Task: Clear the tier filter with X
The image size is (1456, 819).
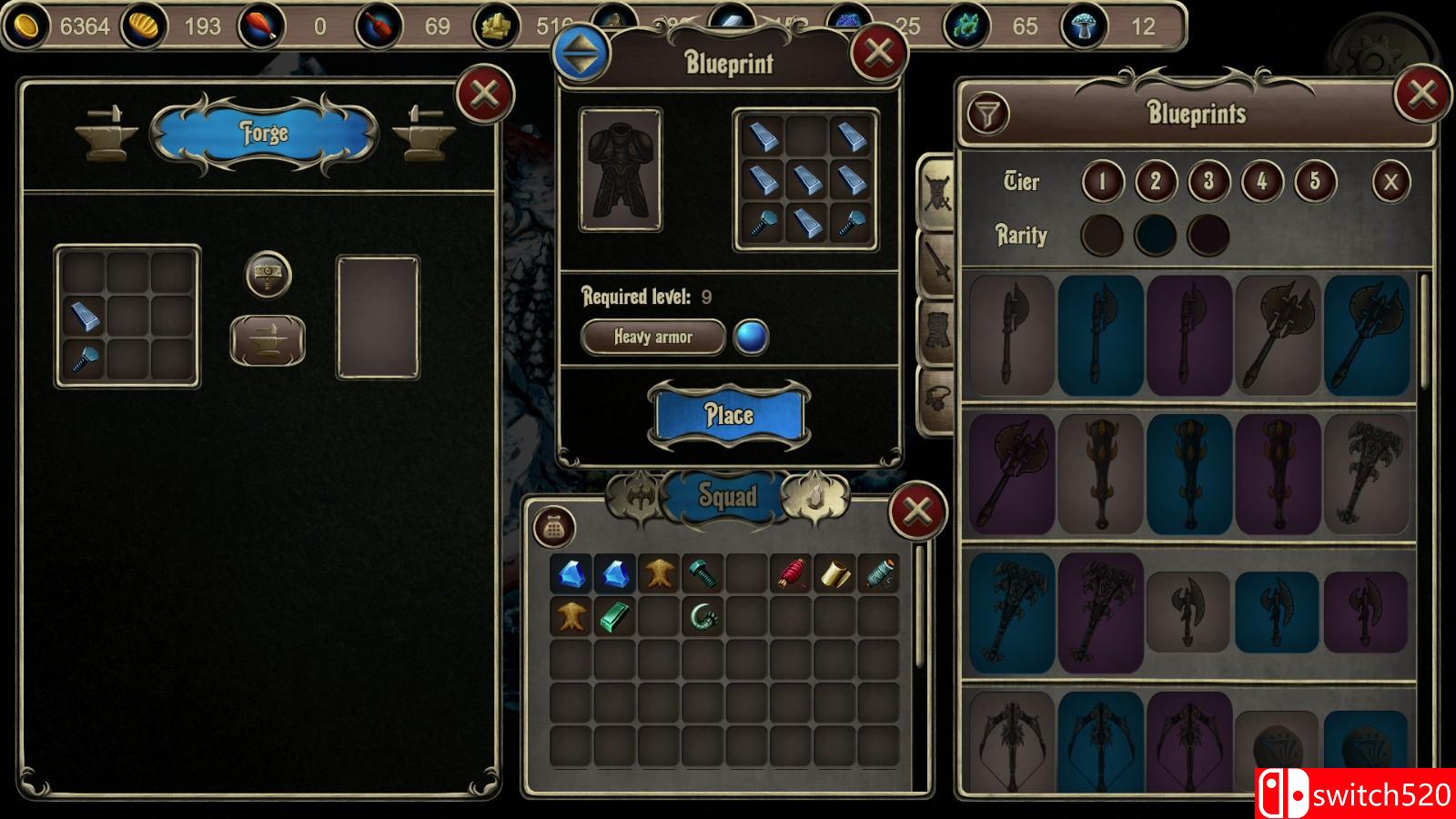Action: pos(1390,182)
